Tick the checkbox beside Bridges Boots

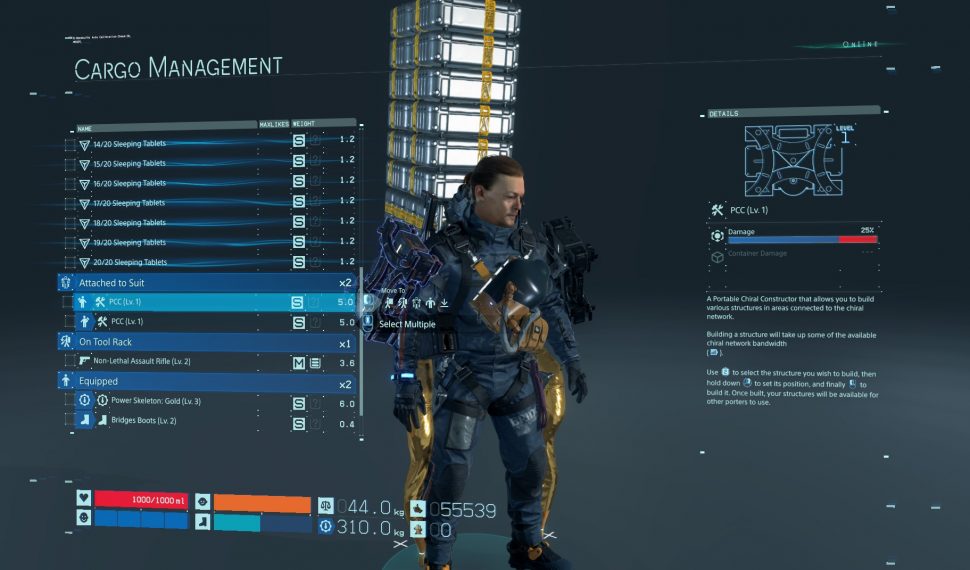coord(69,422)
